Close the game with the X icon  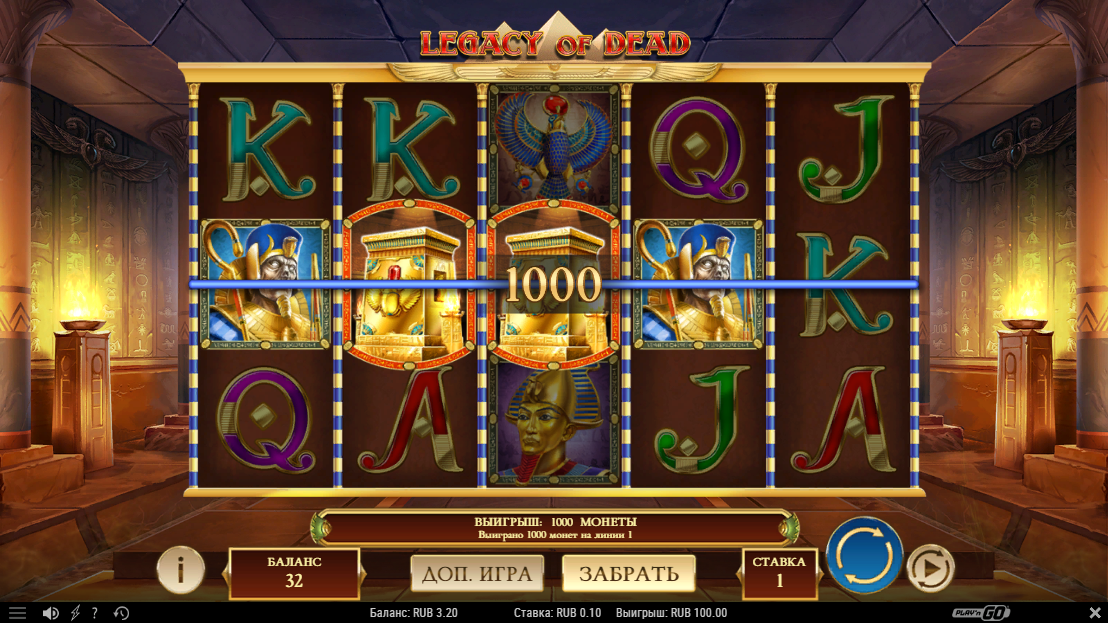point(1094,613)
